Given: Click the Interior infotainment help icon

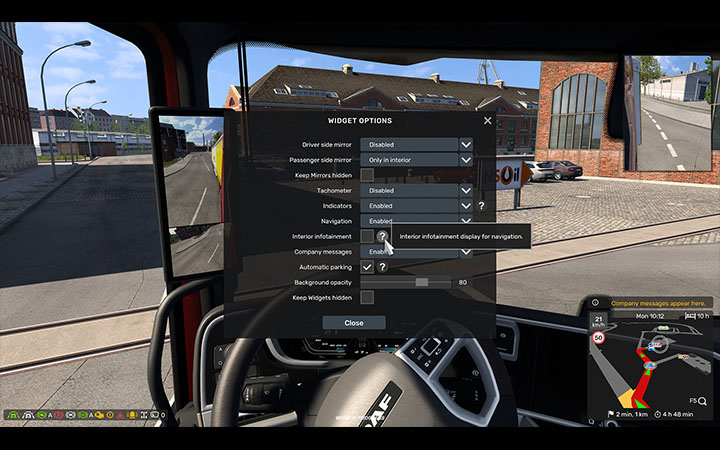Looking at the screenshot, I should 382,236.
